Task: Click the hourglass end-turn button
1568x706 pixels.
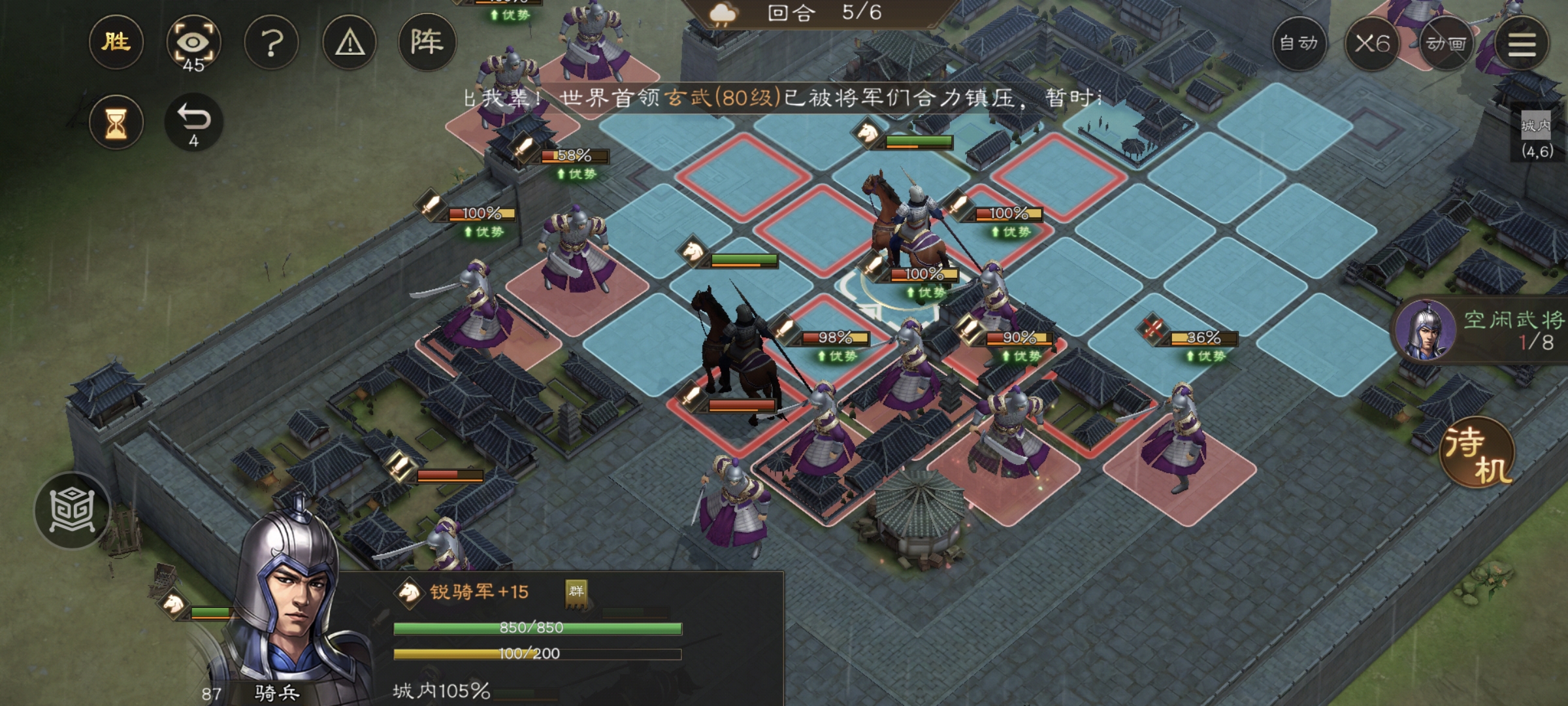Action: (x=116, y=122)
